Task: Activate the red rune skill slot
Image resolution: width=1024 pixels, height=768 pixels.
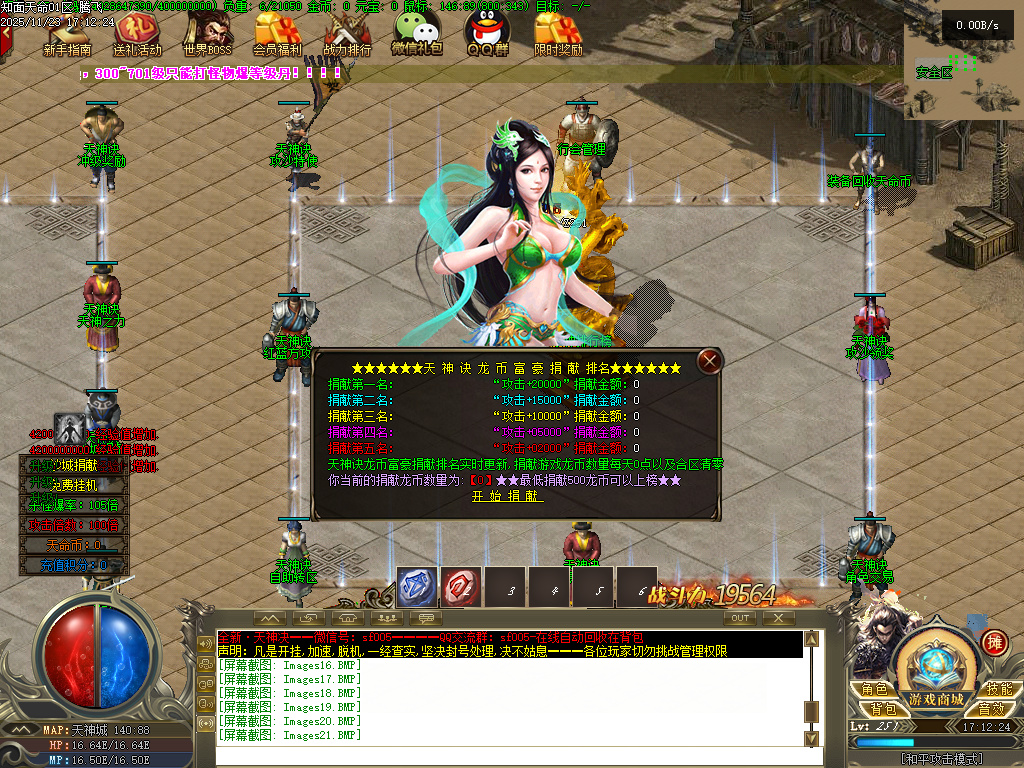Action: point(462,588)
